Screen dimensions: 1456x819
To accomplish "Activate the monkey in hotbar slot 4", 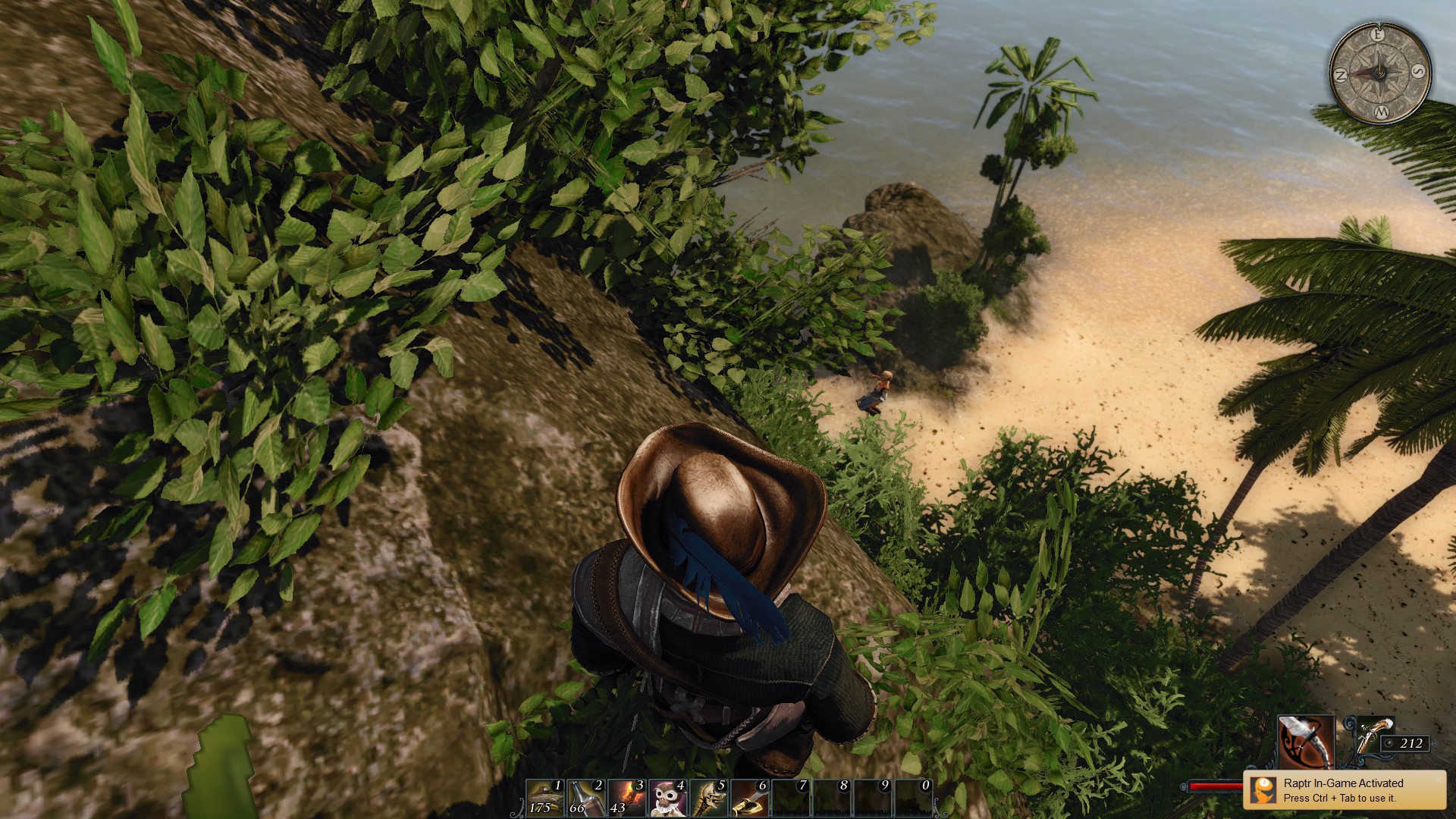I will (x=669, y=798).
